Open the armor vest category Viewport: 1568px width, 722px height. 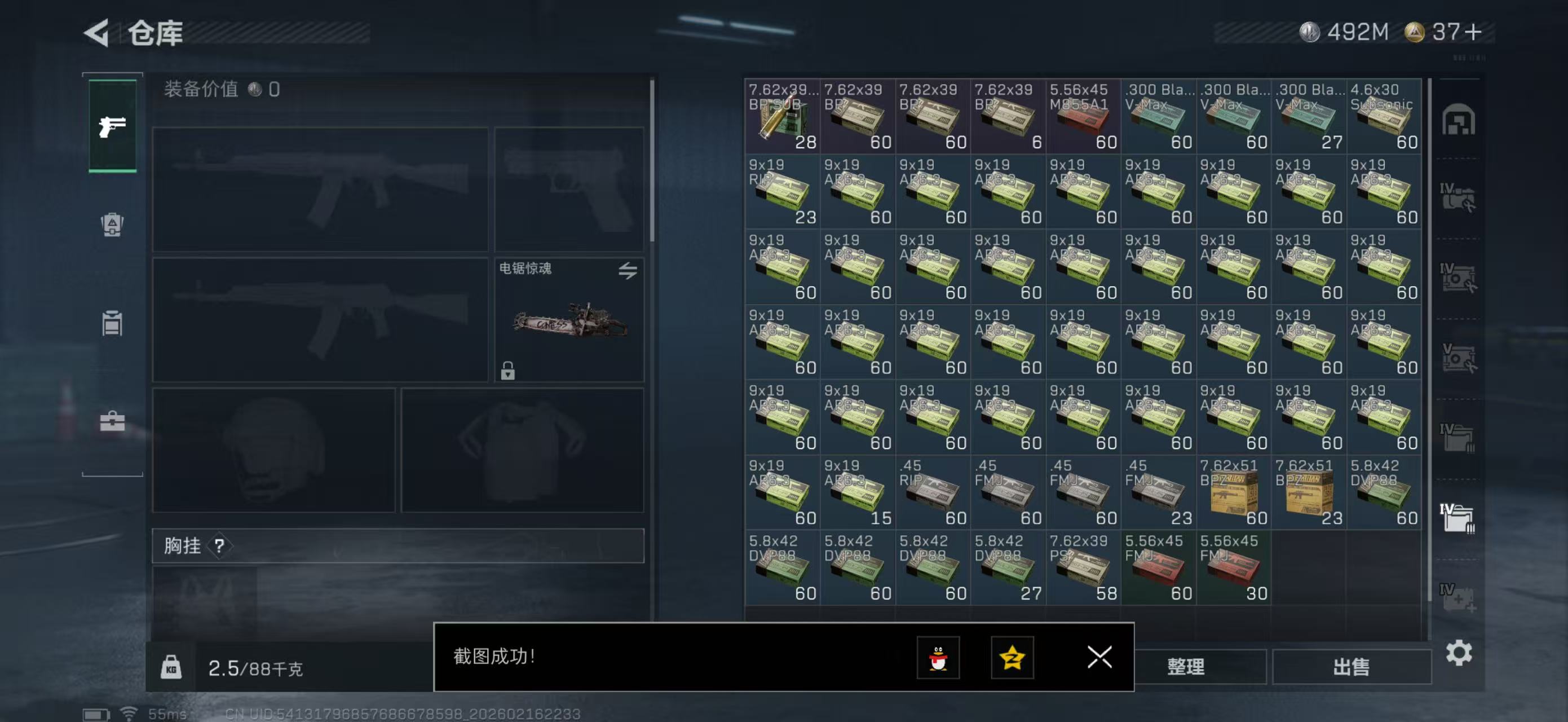[x=113, y=323]
